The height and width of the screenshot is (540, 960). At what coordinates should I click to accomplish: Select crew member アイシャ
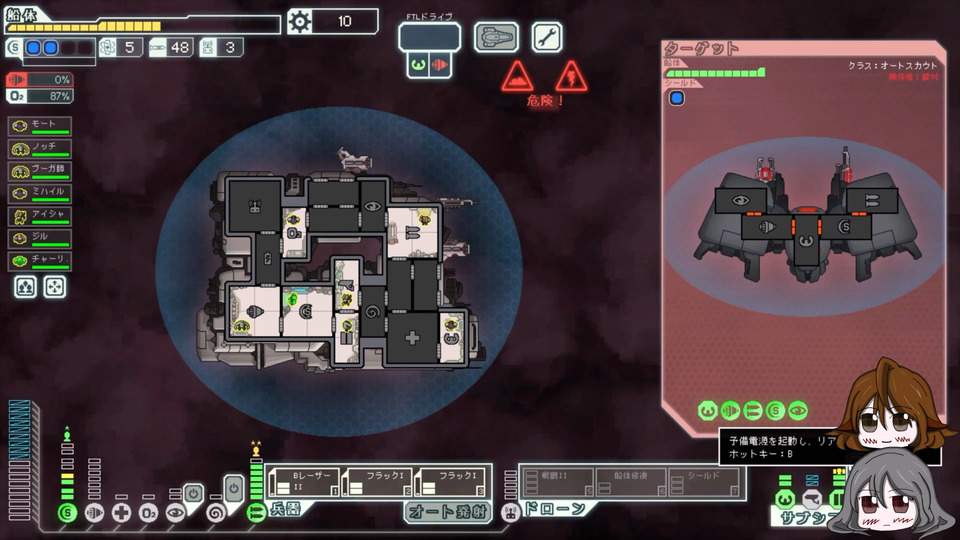40,216
